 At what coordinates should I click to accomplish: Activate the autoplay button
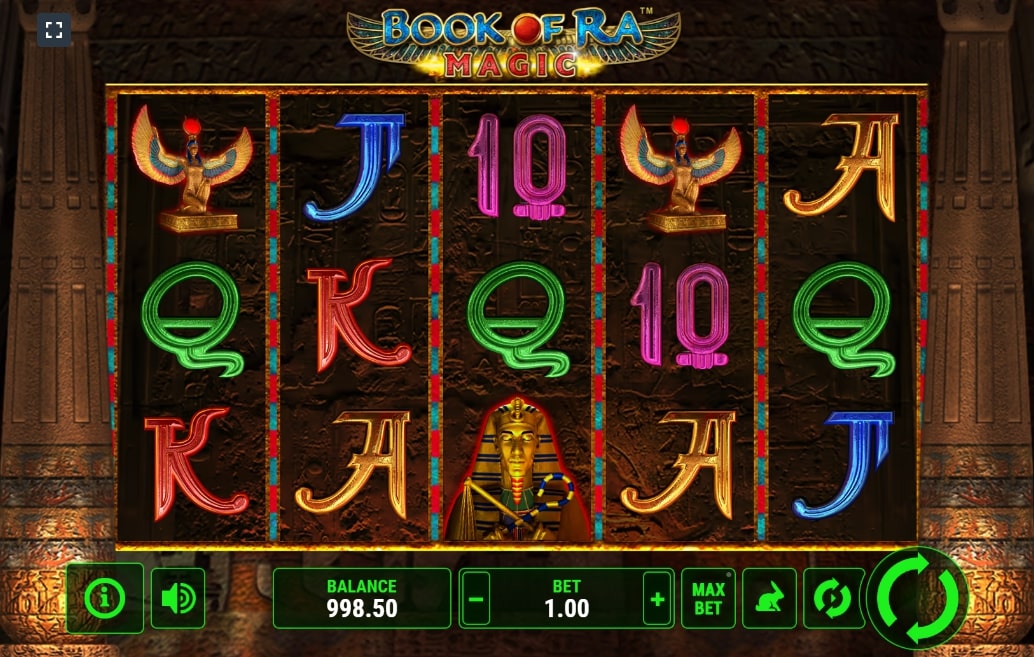point(833,598)
